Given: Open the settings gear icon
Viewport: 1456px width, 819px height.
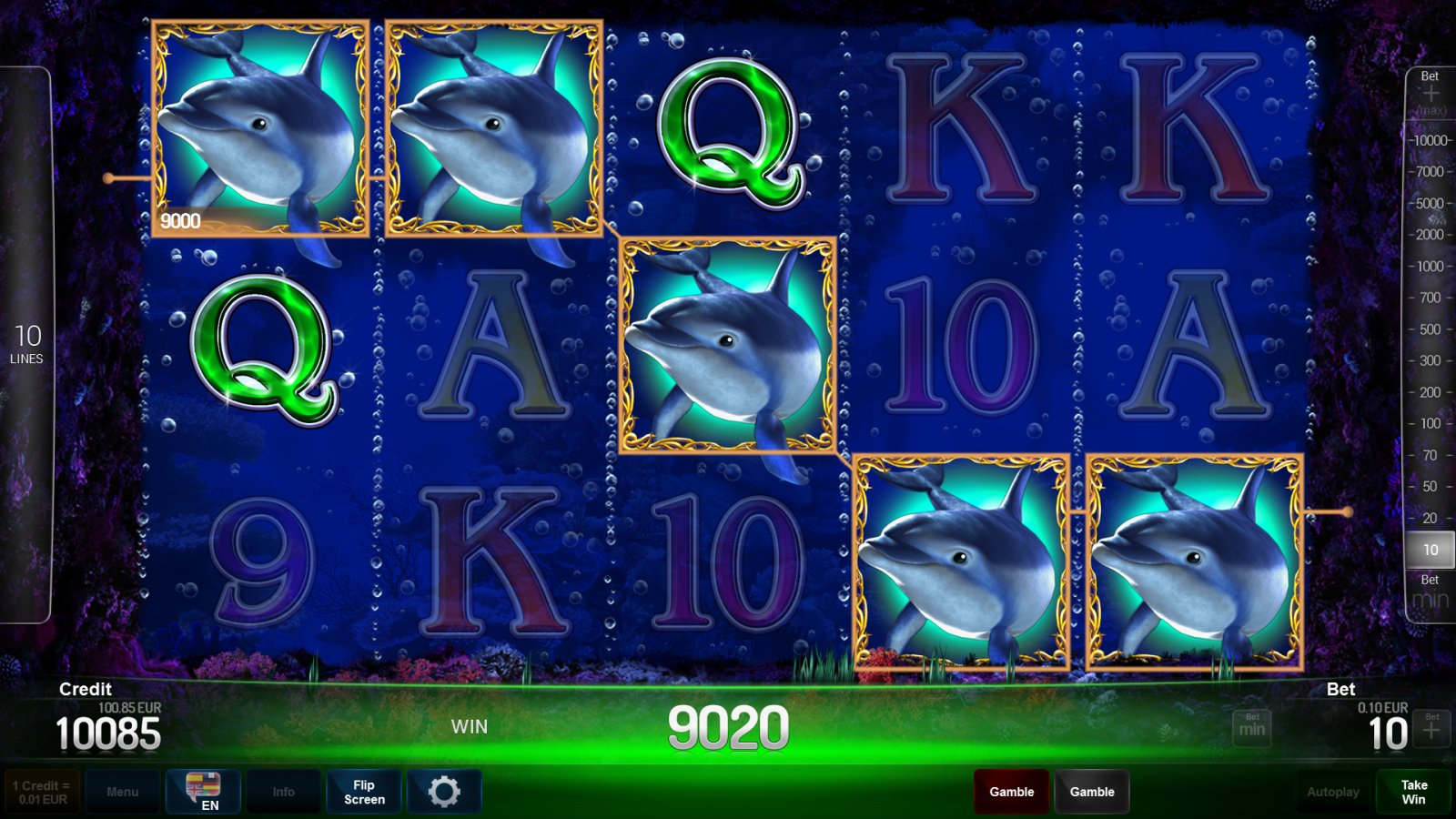Looking at the screenshot, I should (x=445, y=791).
